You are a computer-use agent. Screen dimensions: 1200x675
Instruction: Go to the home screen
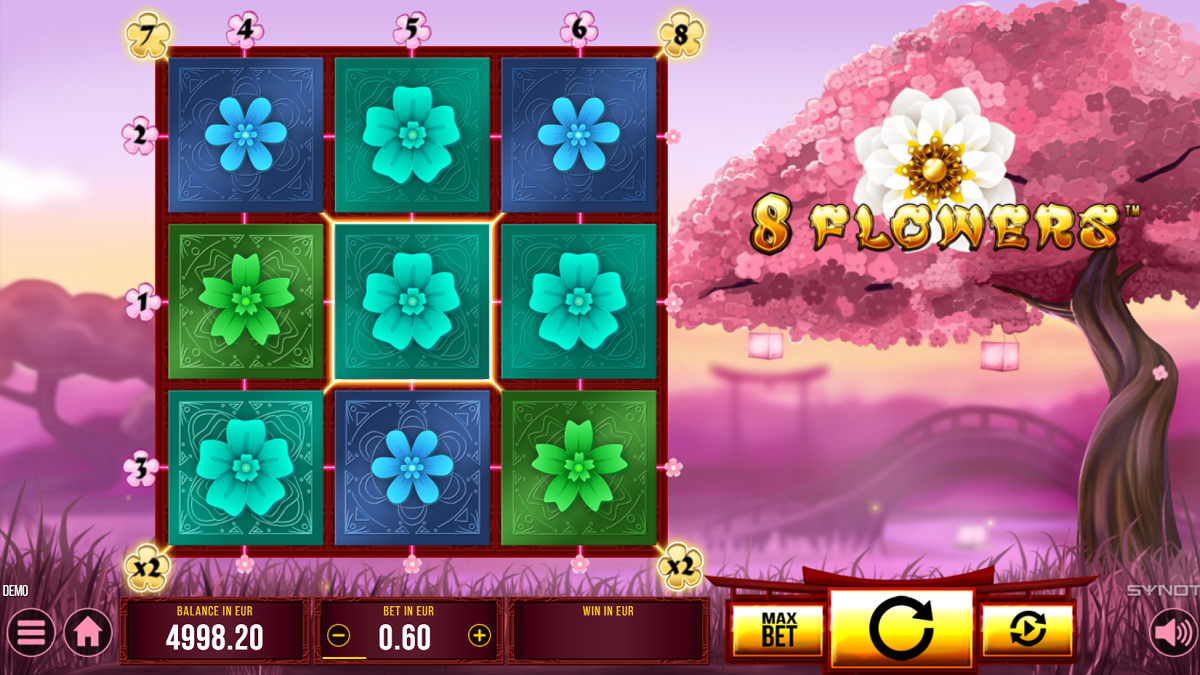pos(88,633)
